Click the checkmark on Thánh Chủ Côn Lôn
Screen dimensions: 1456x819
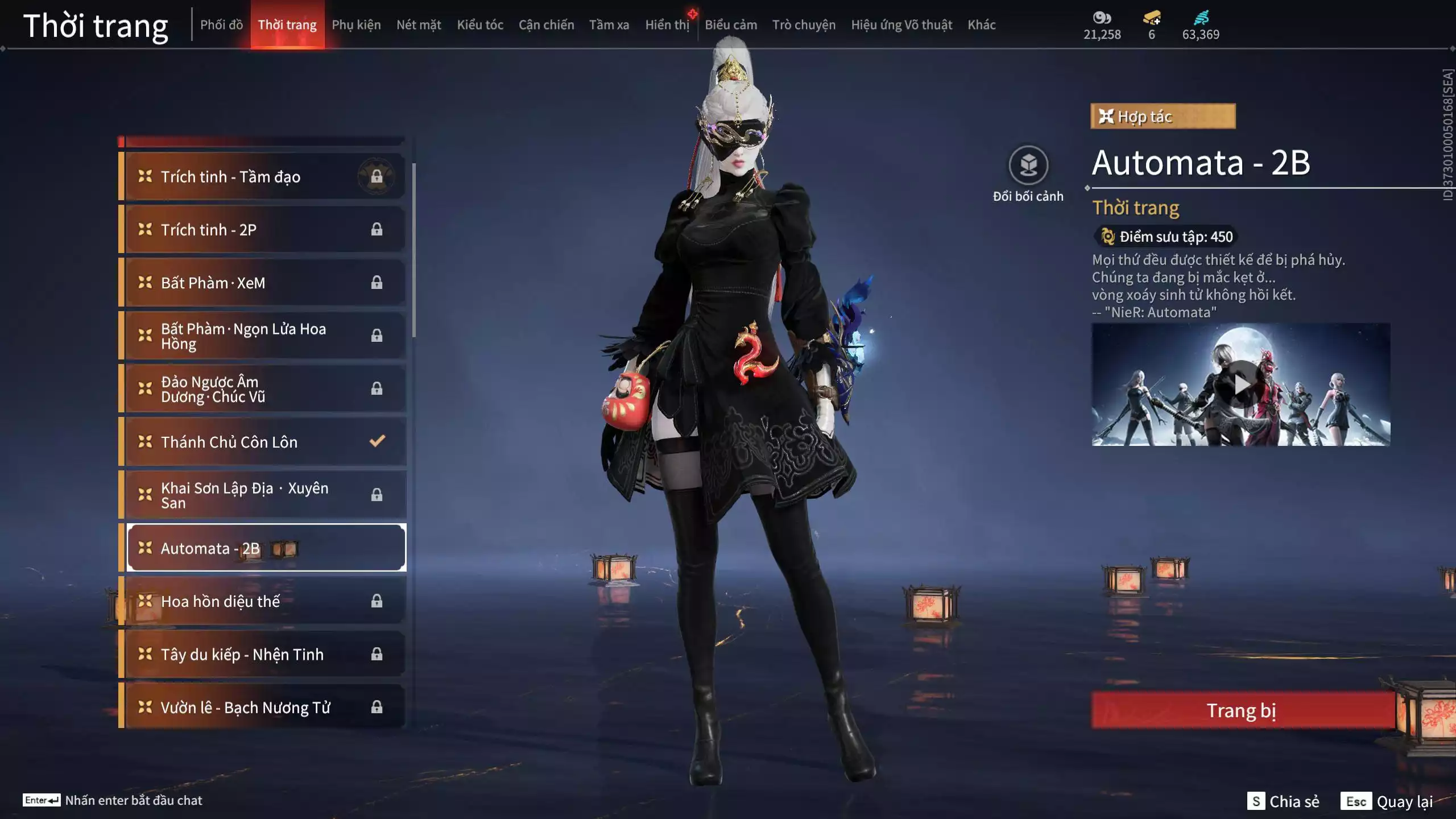377,441
